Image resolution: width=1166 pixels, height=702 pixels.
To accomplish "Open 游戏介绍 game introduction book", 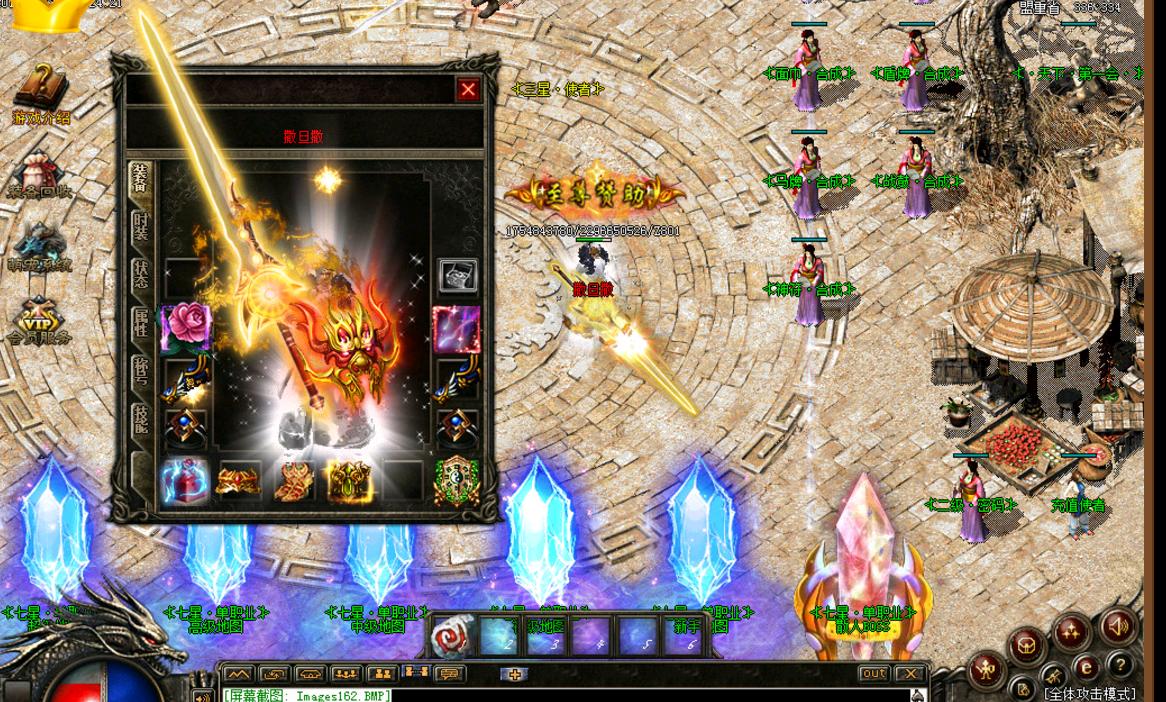I will tap(42, 96).
